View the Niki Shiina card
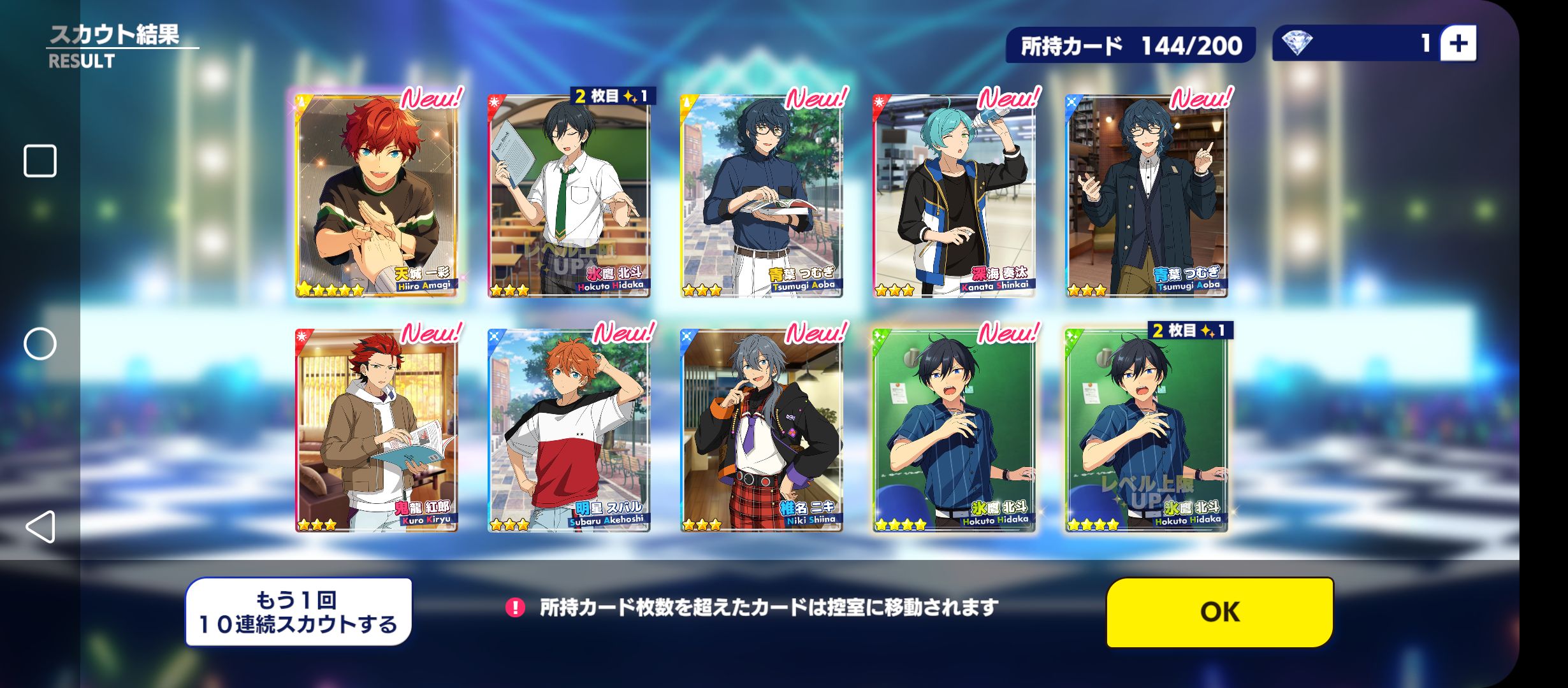 [x=761, y=431]
